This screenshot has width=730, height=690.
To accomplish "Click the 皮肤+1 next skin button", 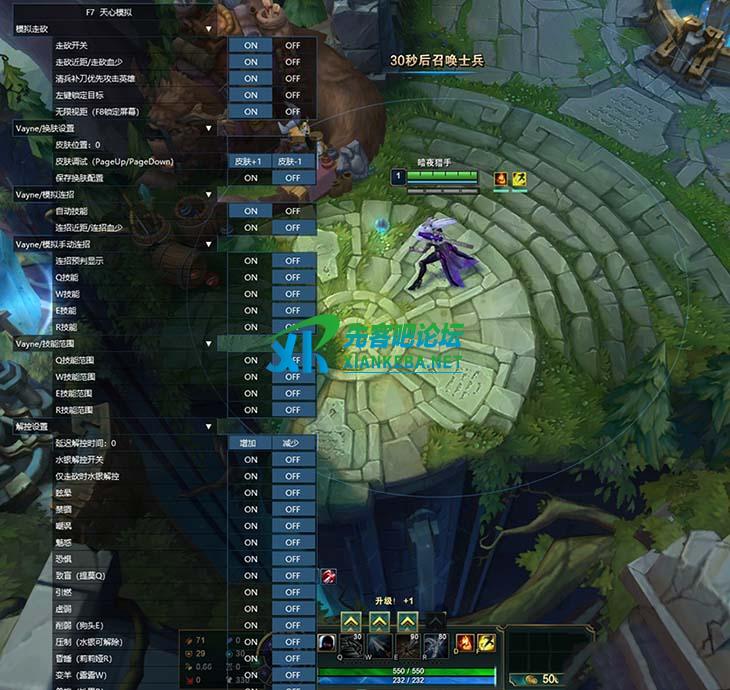I will coord(250,161).
